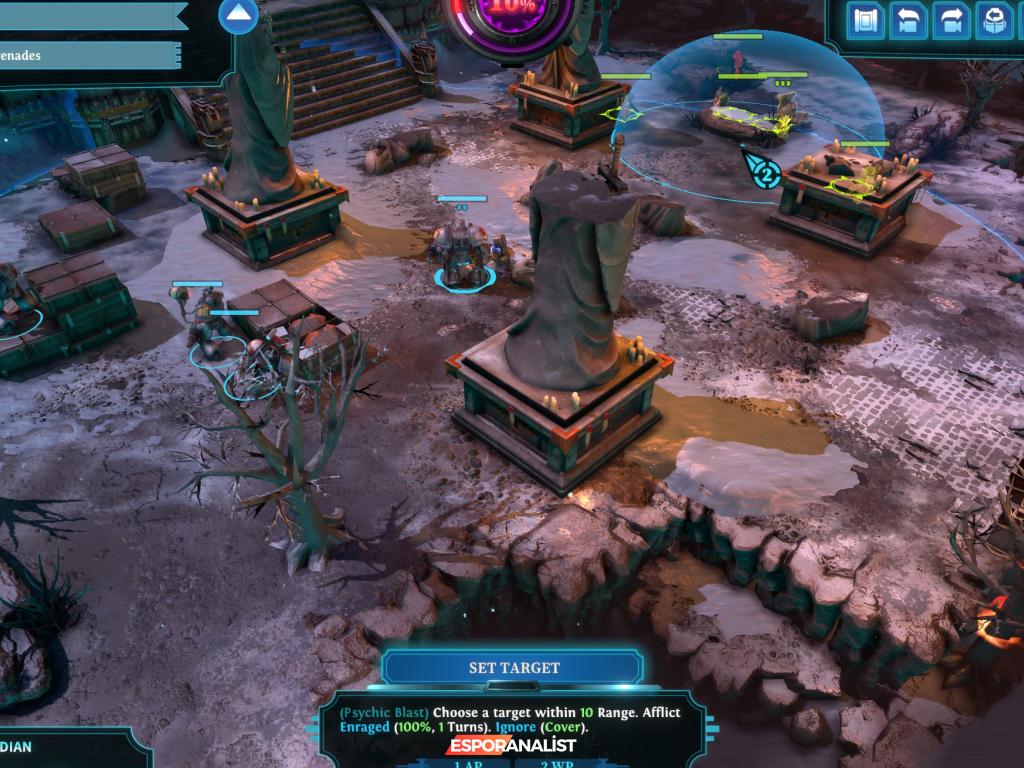1024x768 pixels.
Task: Confirm with the Set Target button
Action: coord(514,668)
